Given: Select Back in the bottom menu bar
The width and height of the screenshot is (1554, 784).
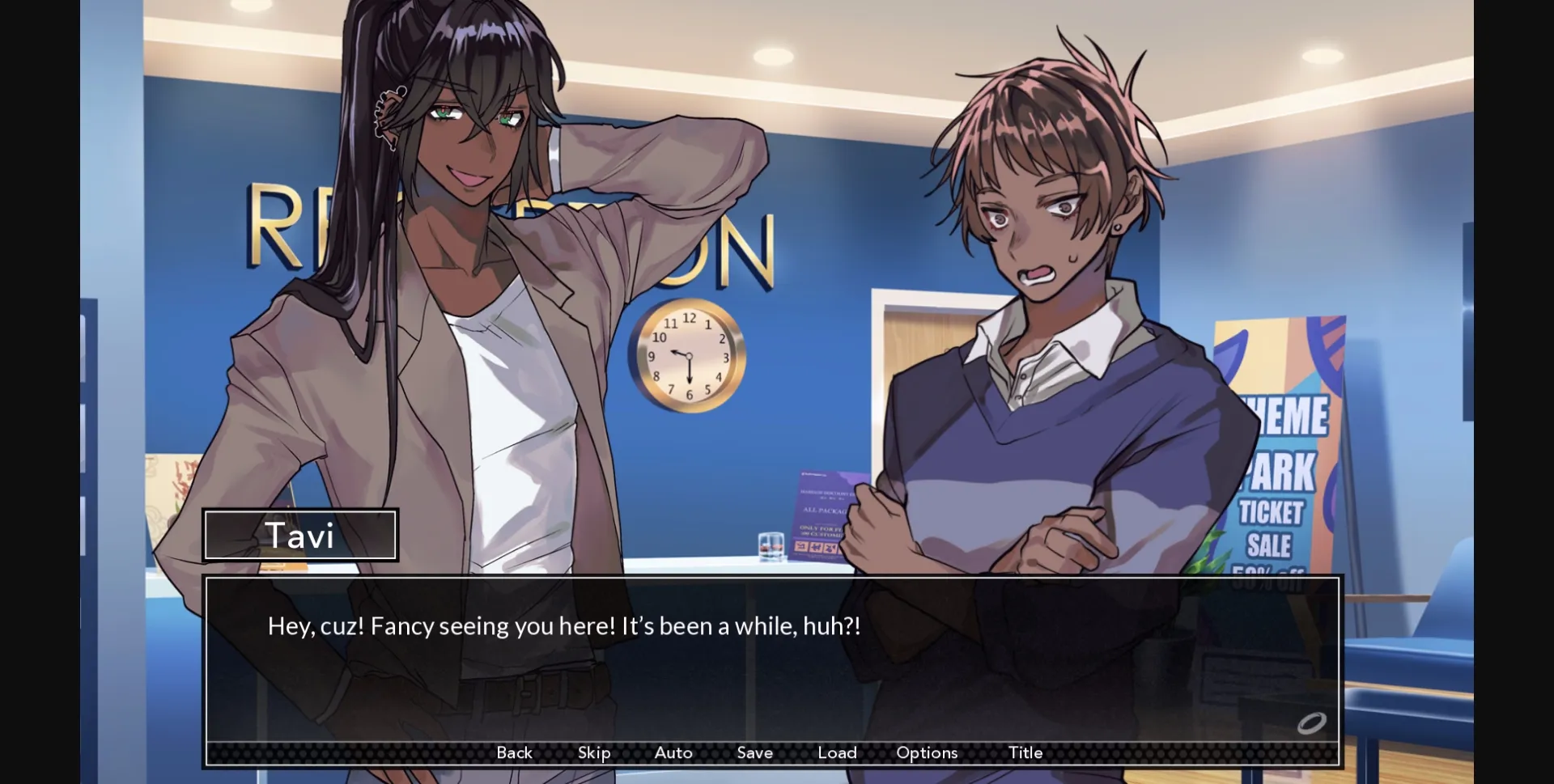Looking at the screenshot, I should (515, 752).
